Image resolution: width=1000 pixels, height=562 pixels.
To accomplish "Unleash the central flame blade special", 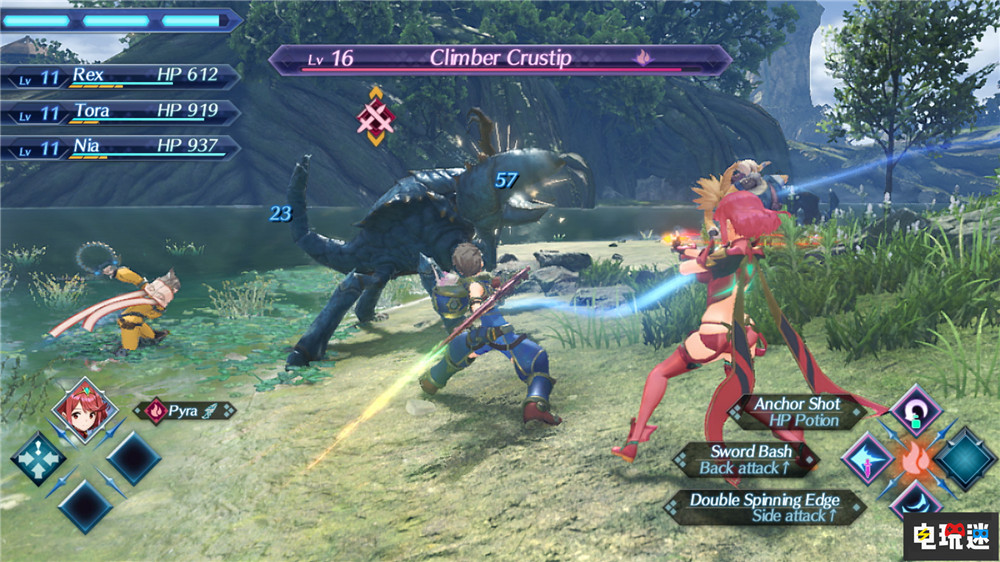I will point(914,459).
